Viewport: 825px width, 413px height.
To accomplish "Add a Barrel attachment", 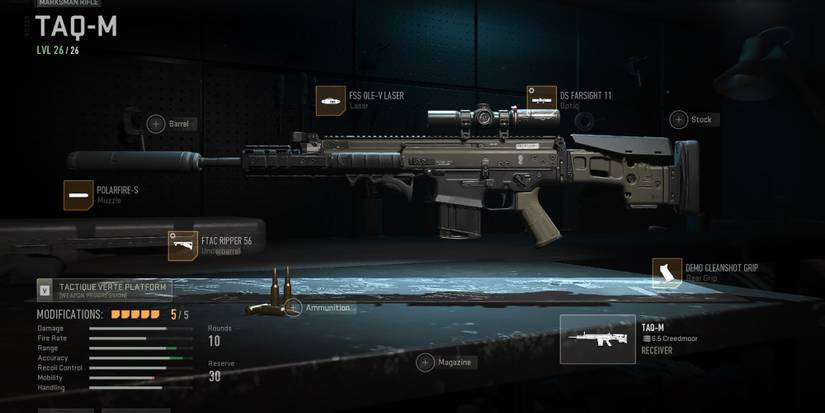I will (x=156, y=124).
